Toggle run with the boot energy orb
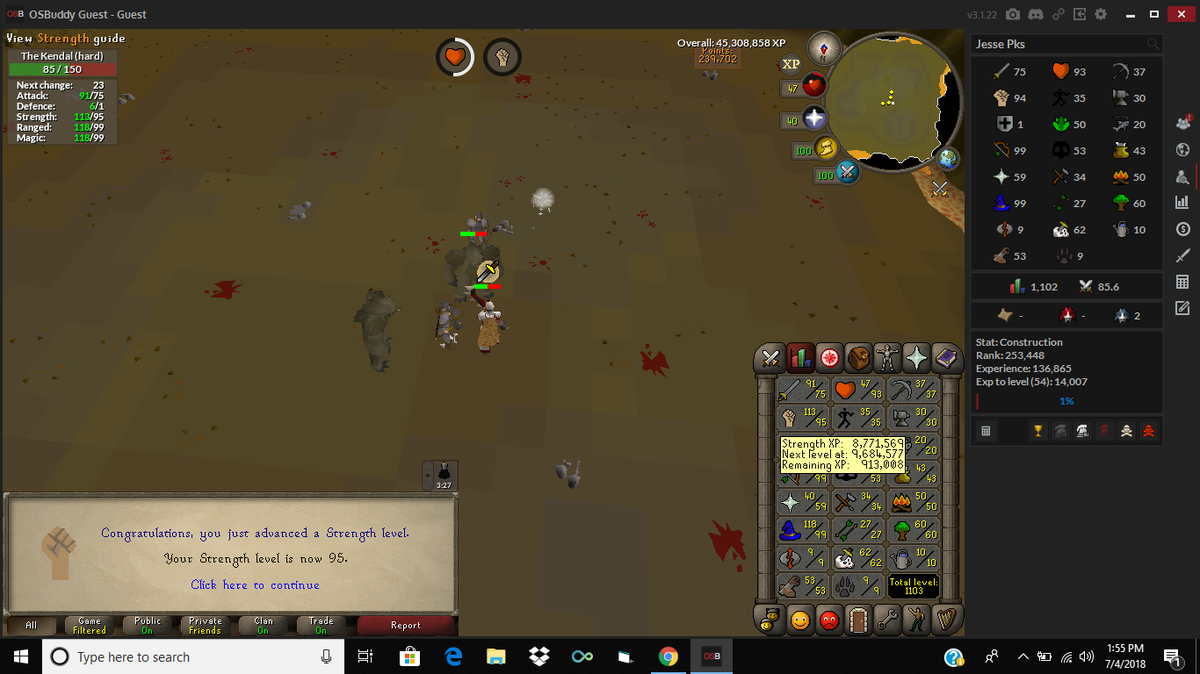 click(x=828, y=149)
